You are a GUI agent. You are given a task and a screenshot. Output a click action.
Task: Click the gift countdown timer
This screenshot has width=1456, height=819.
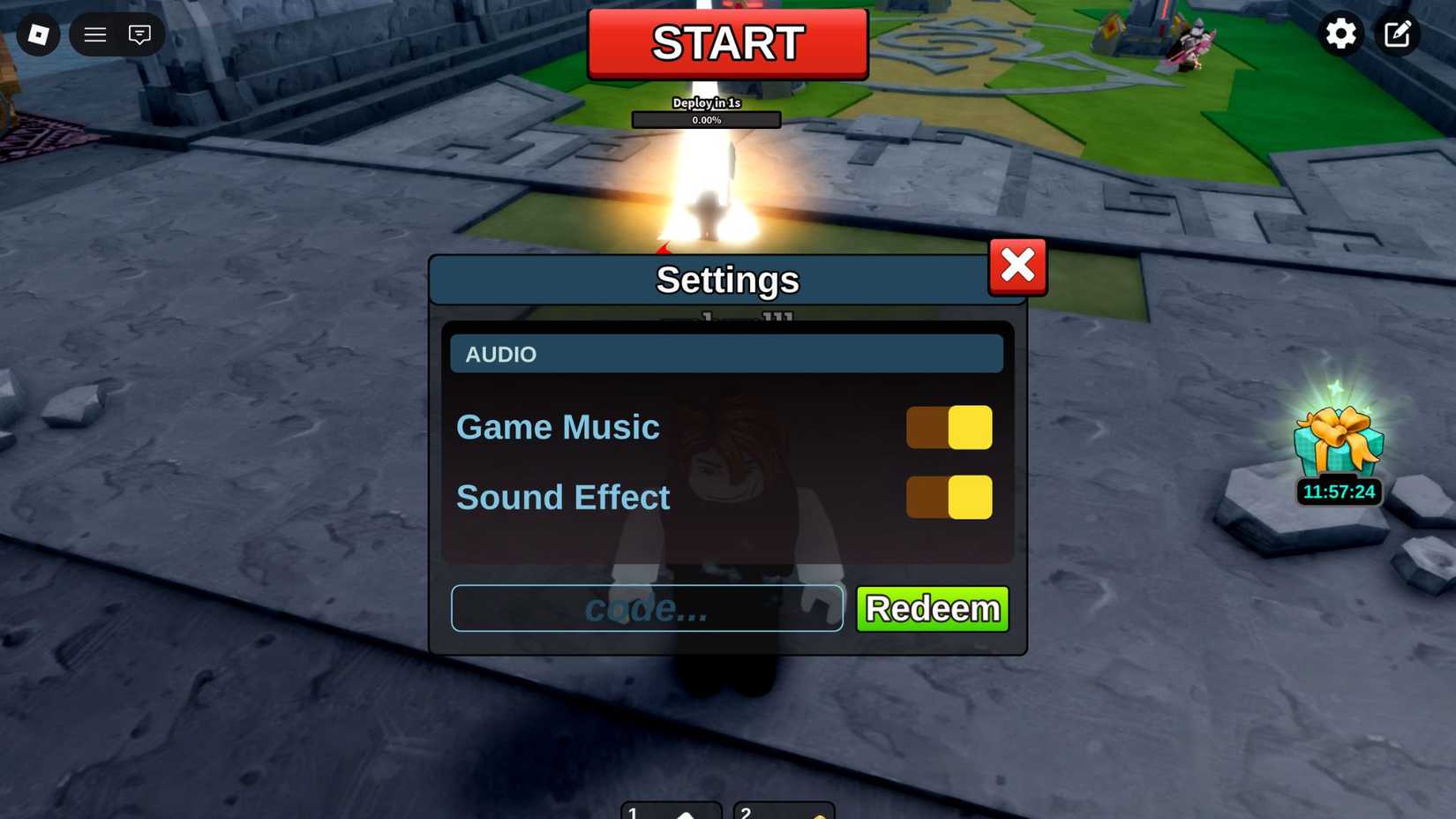coord(1338,492)
